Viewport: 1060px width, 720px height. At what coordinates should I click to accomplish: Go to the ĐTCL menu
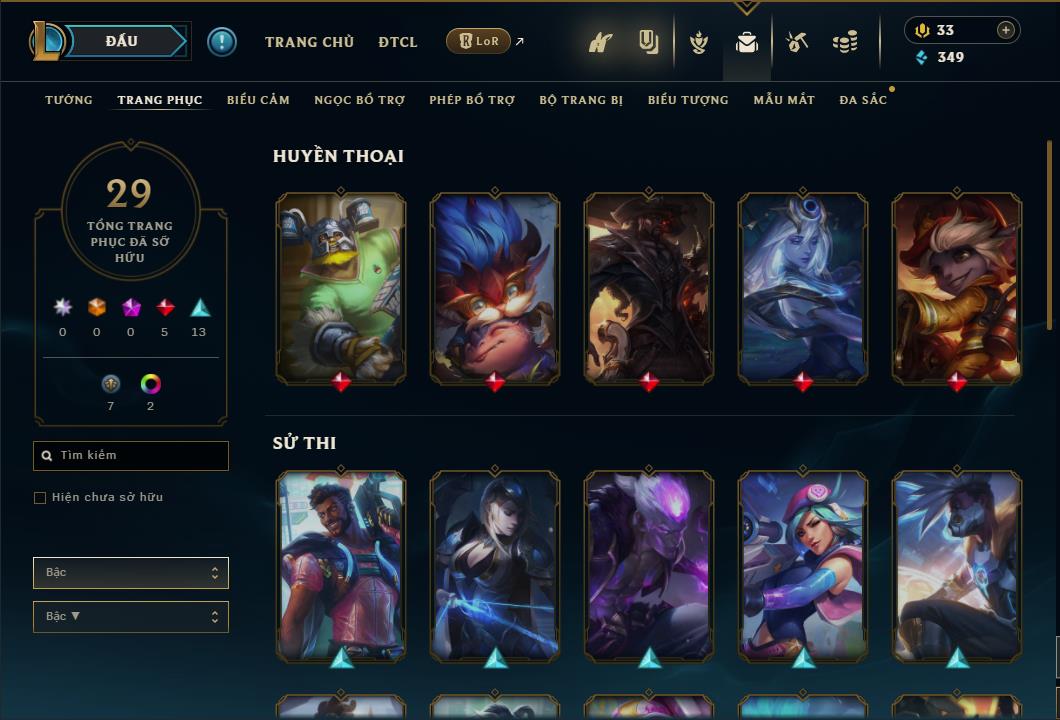coord(398,42)
